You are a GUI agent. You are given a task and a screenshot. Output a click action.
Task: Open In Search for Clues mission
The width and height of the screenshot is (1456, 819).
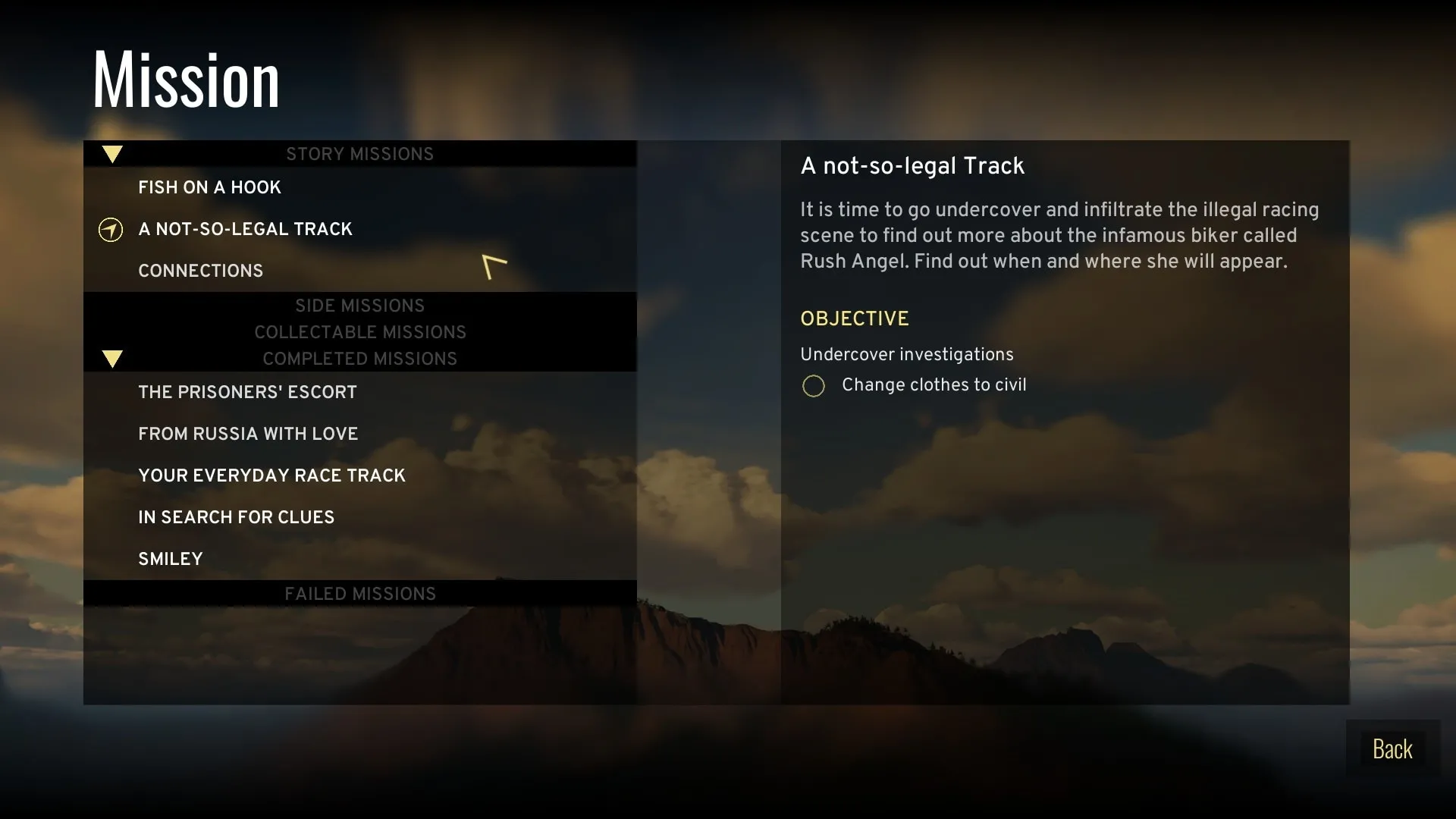click(236, 517)
